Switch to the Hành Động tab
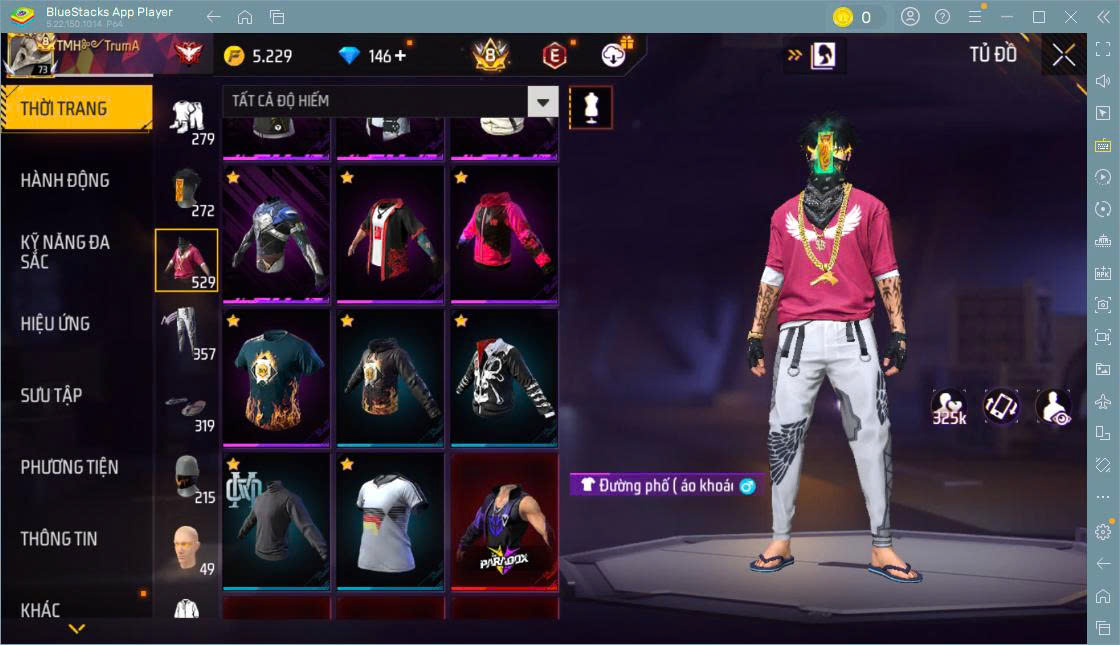The width and height of the screenshot is (1120, 645). [66, 180]
